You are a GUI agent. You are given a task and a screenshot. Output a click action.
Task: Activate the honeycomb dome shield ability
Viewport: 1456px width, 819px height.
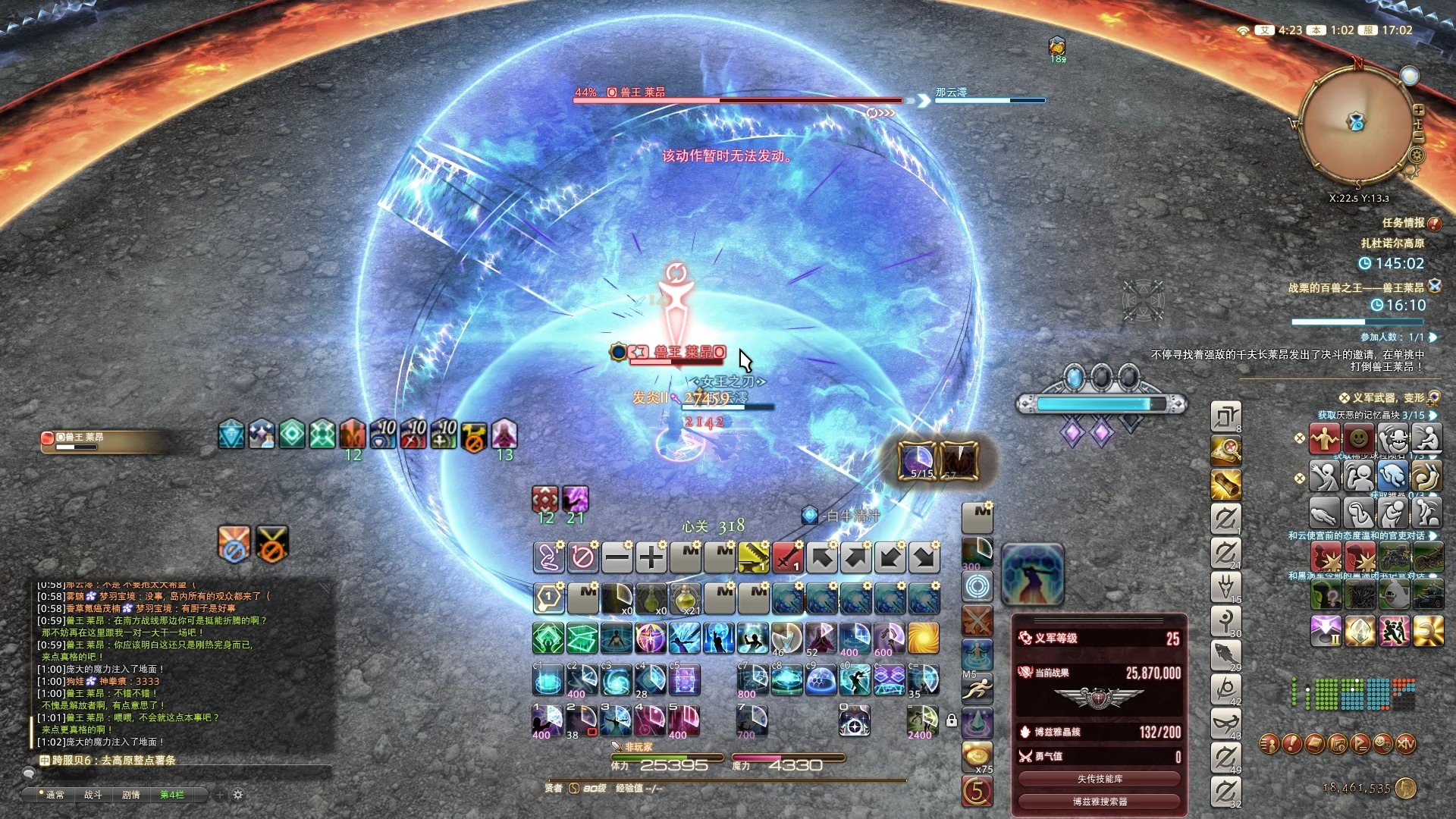(821, 680)
